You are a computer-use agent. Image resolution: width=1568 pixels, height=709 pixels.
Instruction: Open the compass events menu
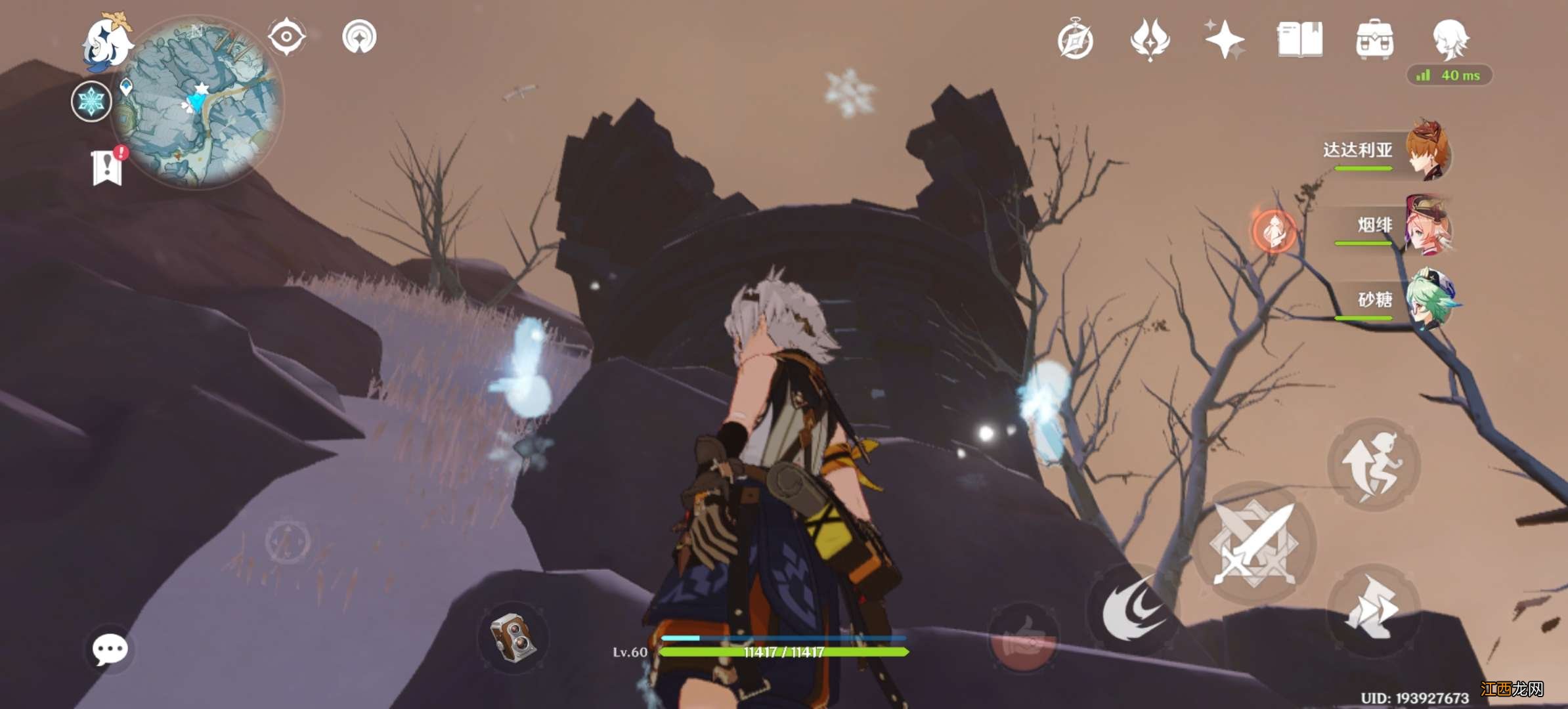pos(1076,41)
